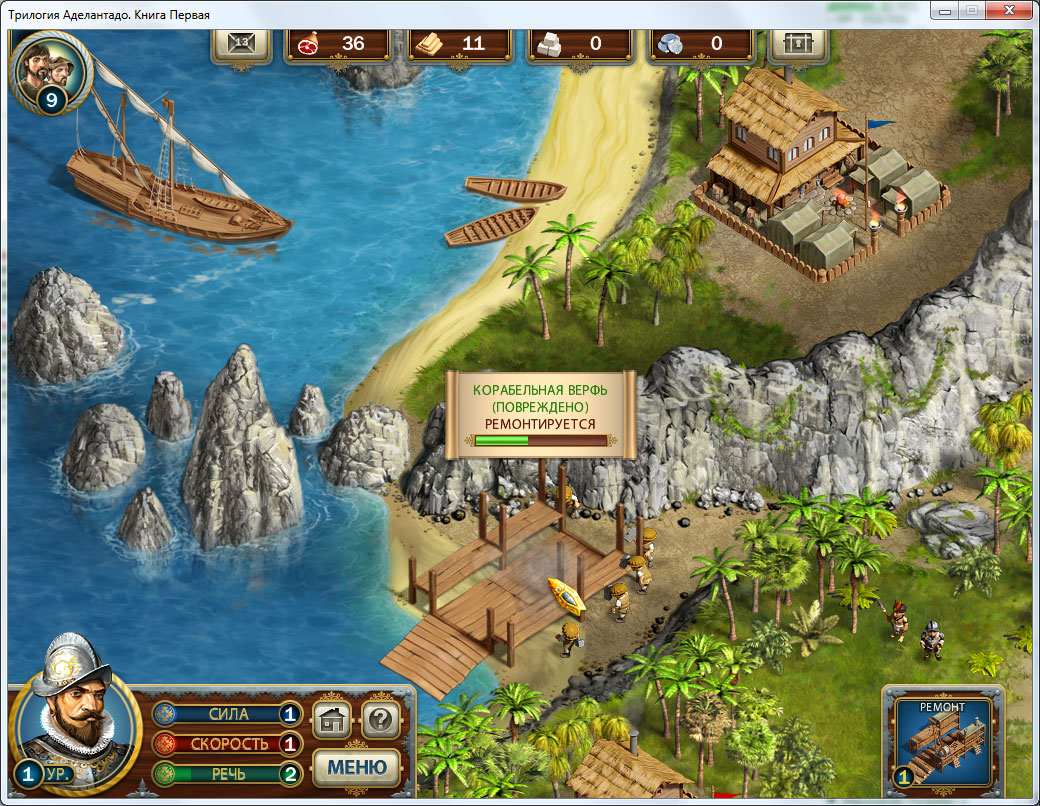
Task: Open the envelope messages button
Action: tap(242, 44)
